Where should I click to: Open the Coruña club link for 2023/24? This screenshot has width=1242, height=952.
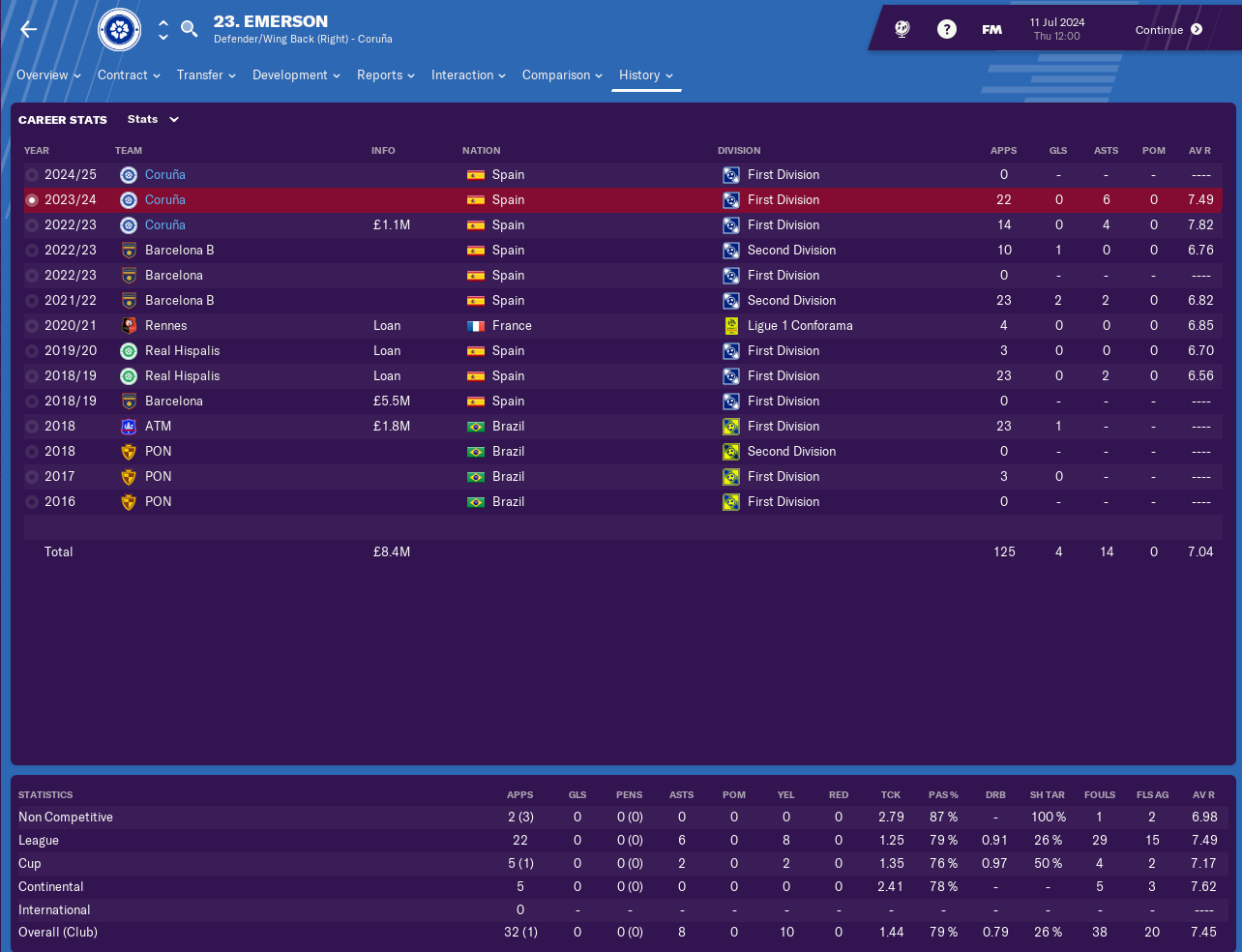coord(164,200)
